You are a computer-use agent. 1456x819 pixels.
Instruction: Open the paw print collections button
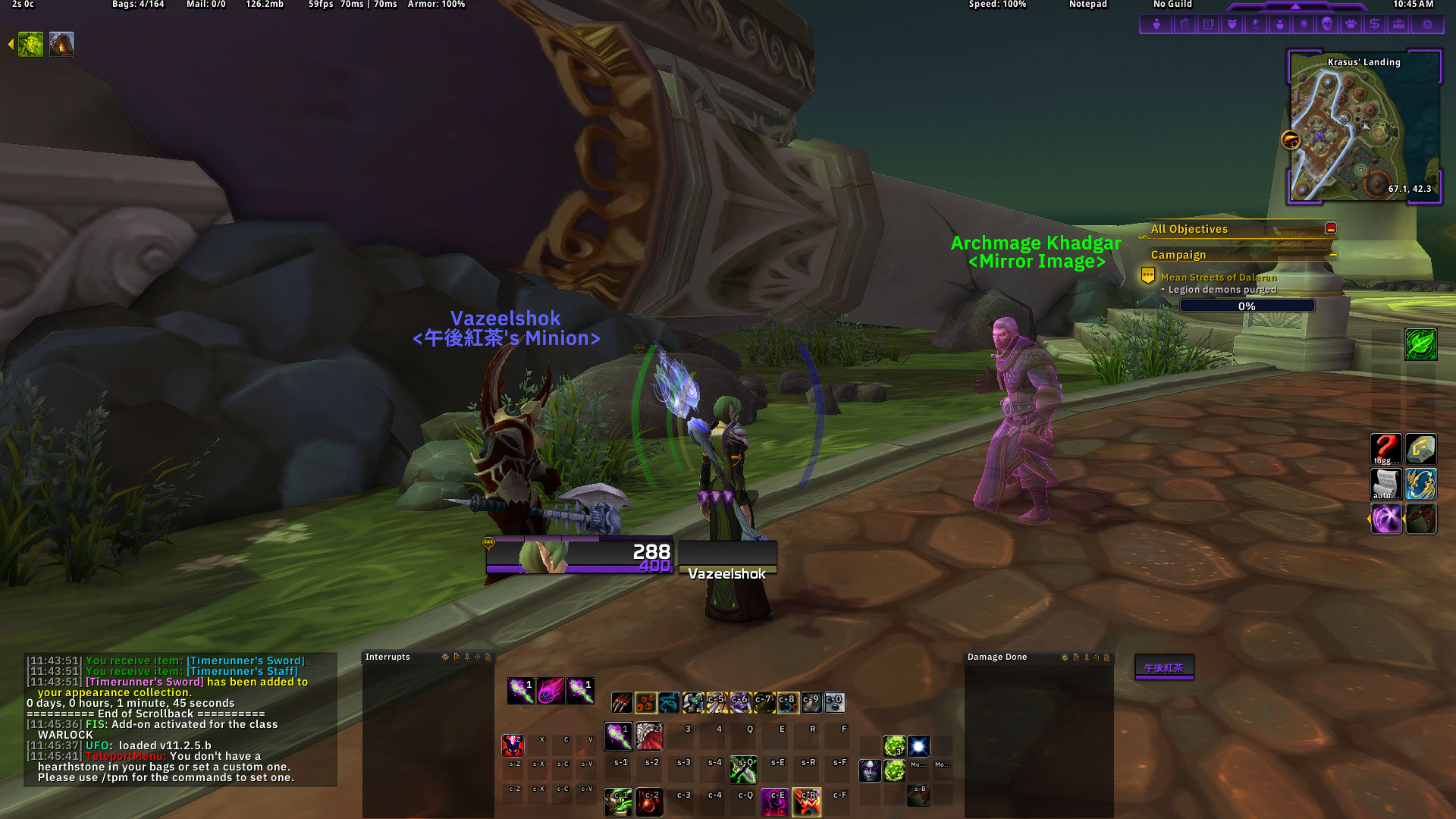[x=1351, y=24]
